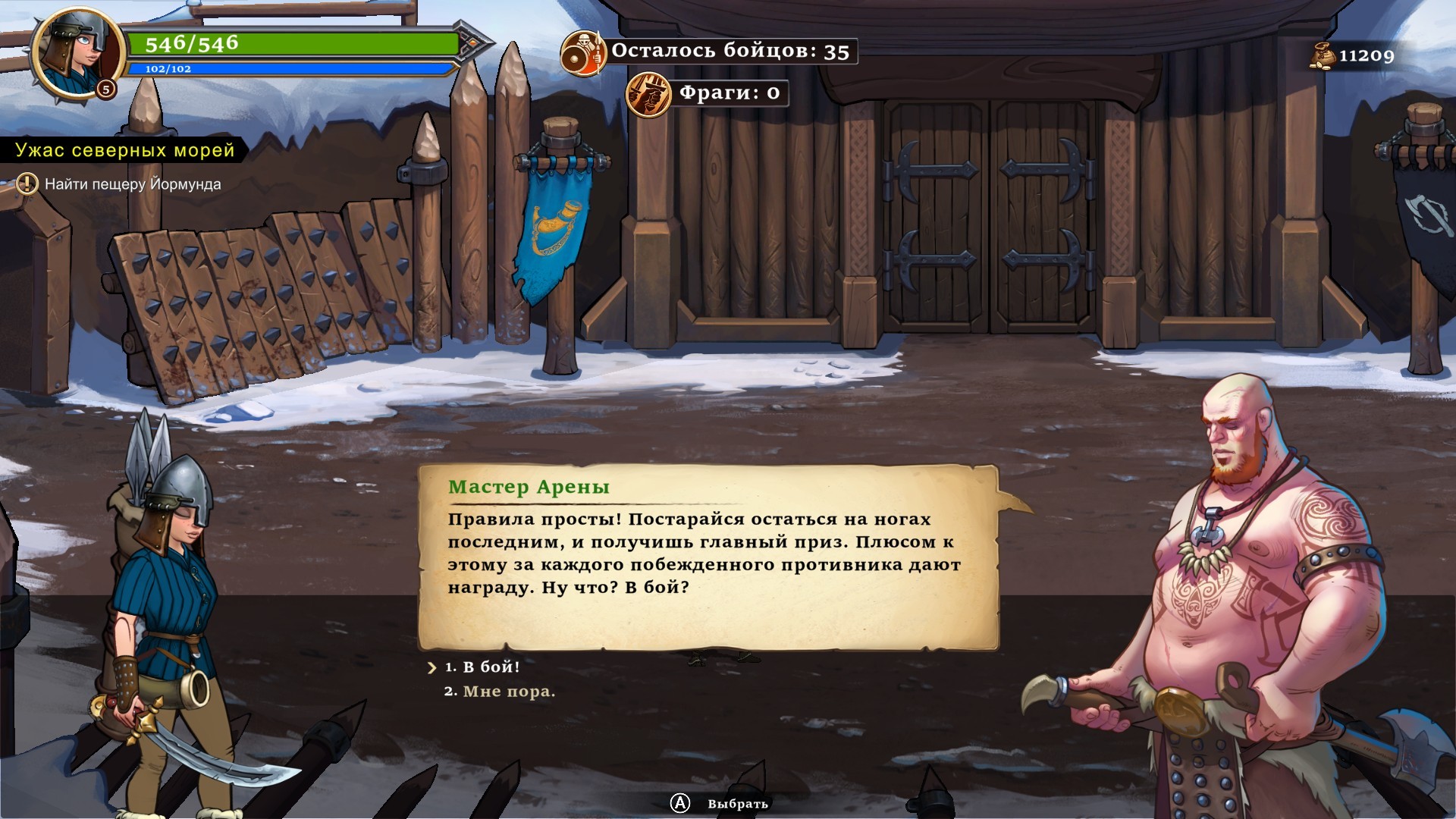Select the "Найти пещеру Йормунда" objective

pos(133,184)
